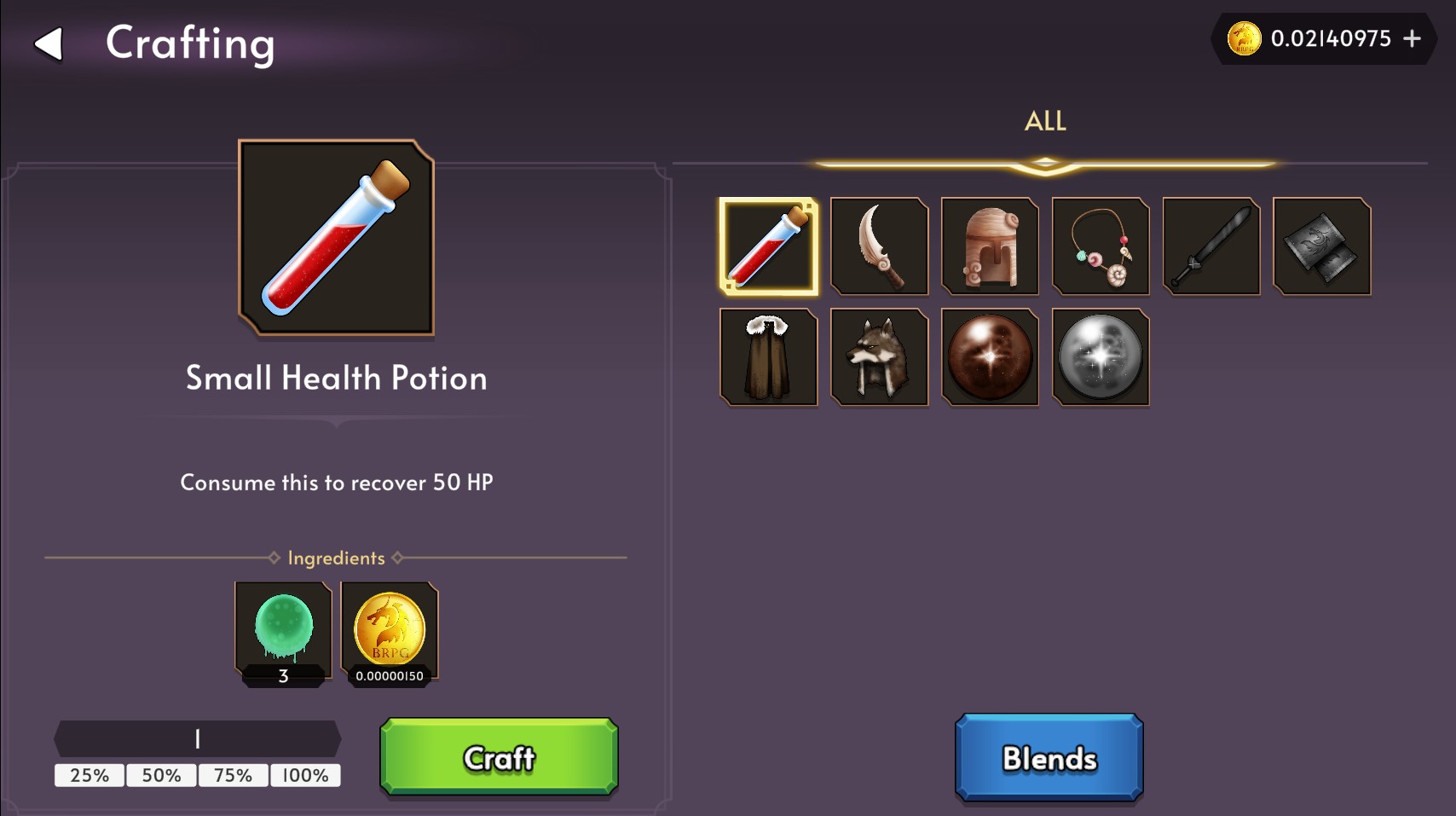Viewport: 1456px width, 816px height.
Task: Set craft quantity to 100%
Action: (304, 776)
